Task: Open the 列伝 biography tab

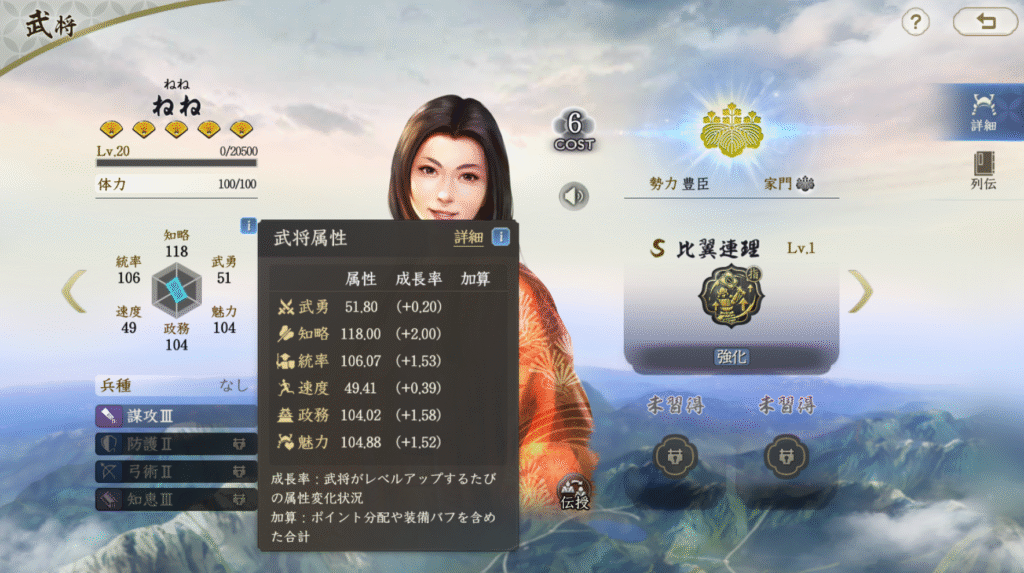Action: click(x=983, y=171)
